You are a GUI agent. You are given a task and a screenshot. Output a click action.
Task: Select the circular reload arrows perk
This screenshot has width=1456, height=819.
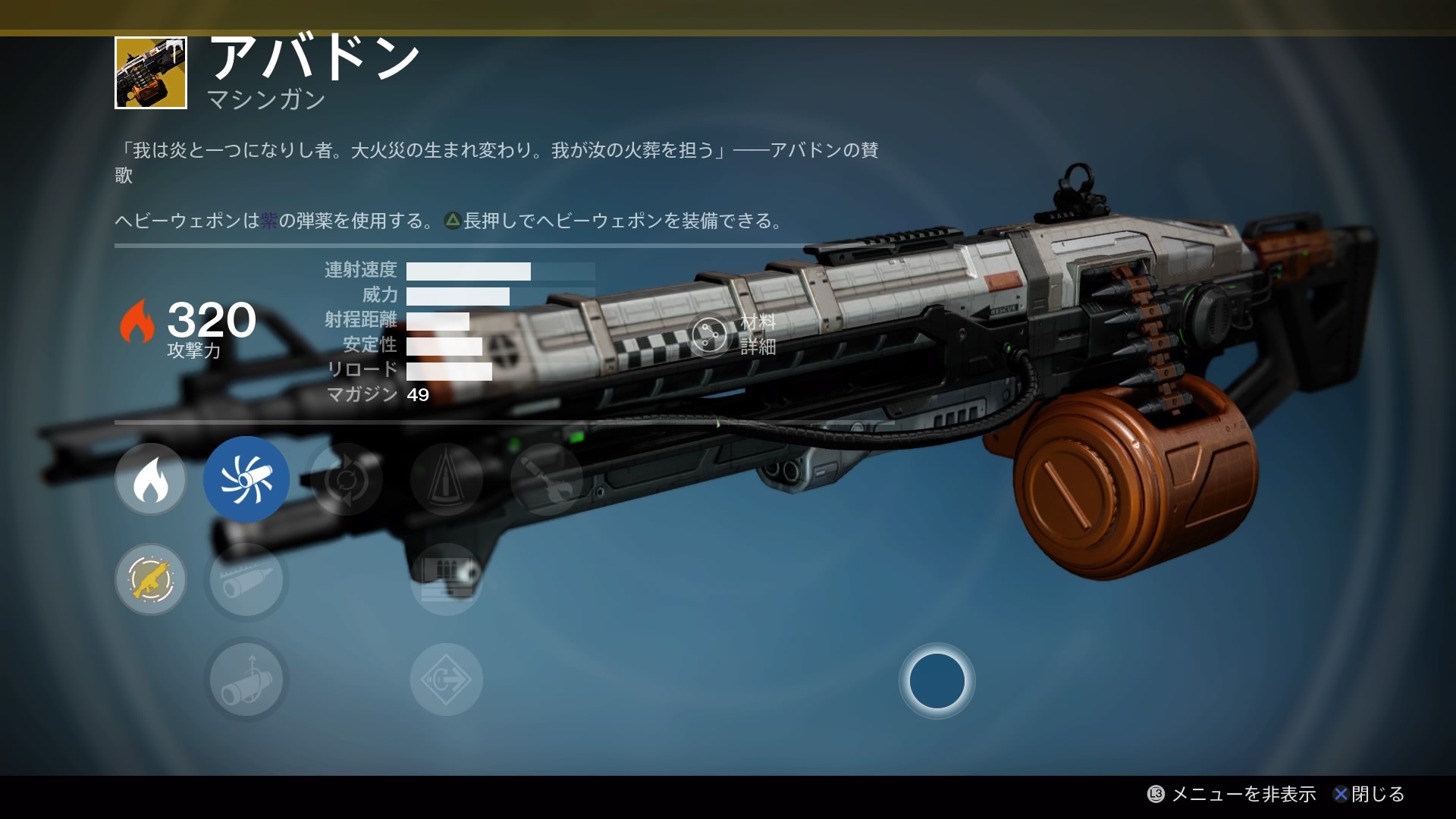pos(347,479)
